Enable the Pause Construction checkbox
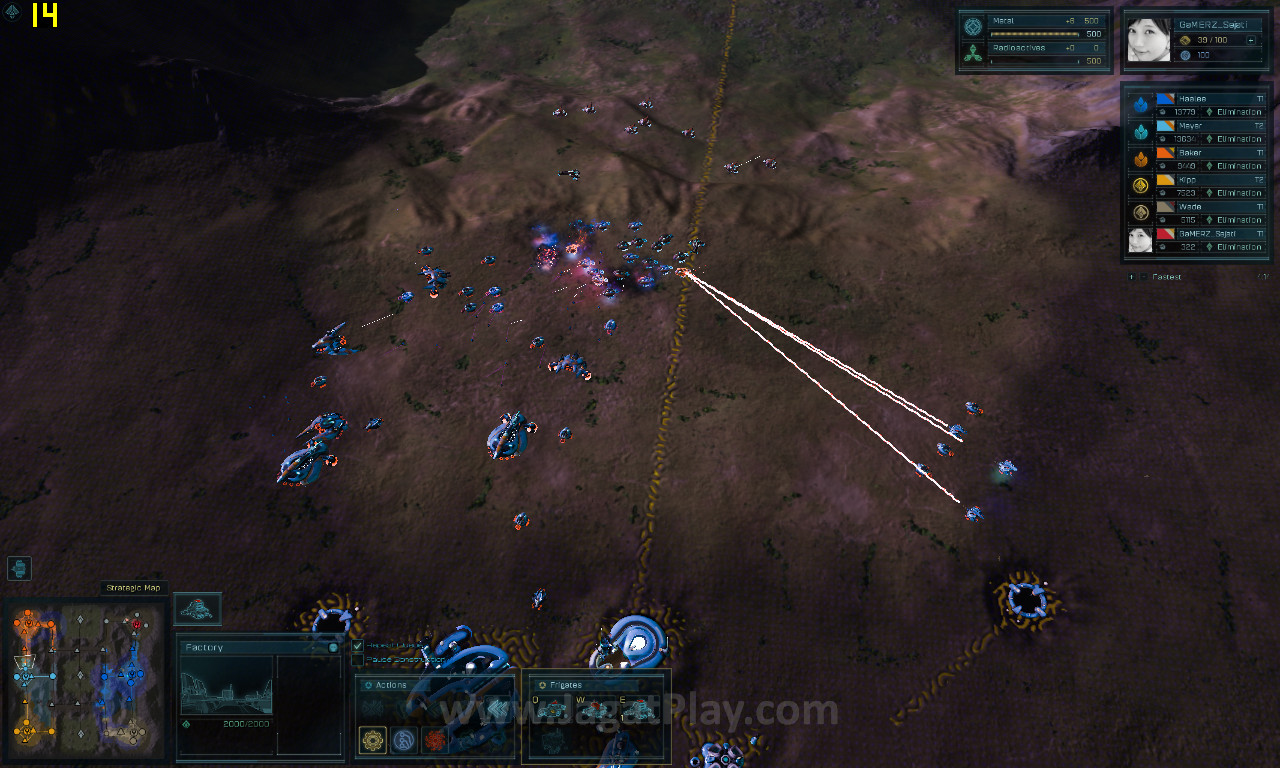1280x768 pixels. coord(358,660)
